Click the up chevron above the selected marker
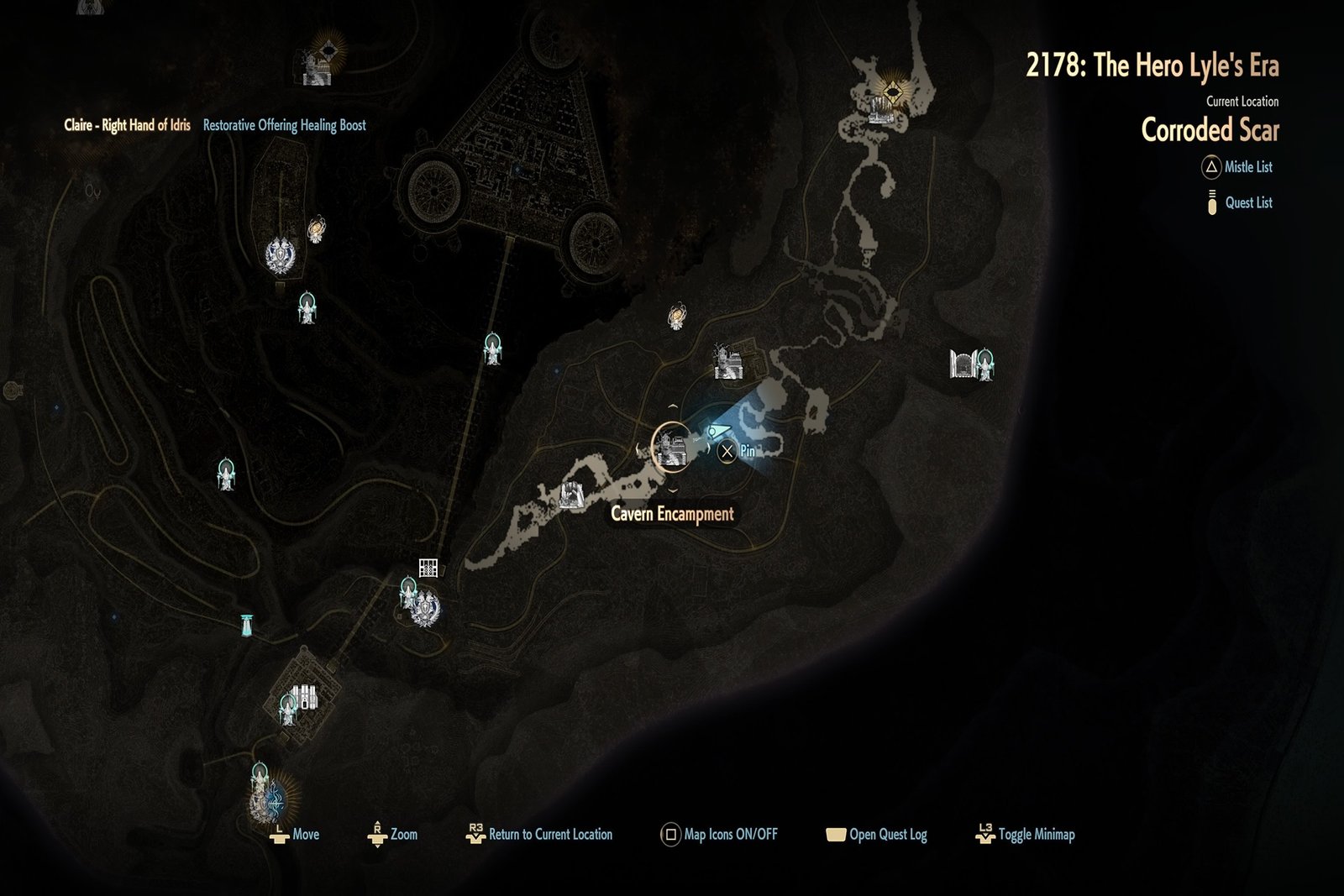Viewport: 1344px width, 896px height. [x=673, y=406]
